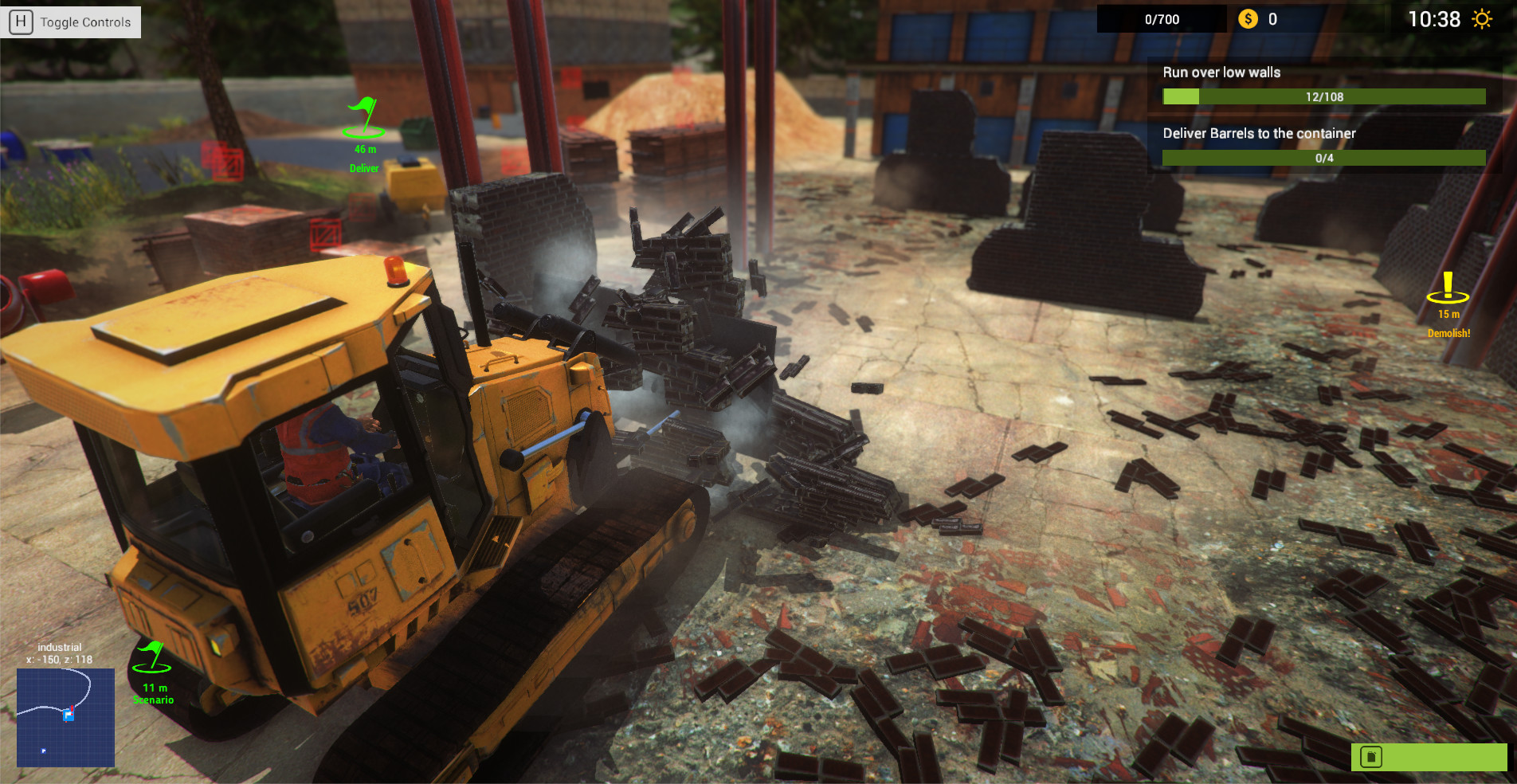1517x784 pixels.
Task: Click the Run over low walls header
Action: (x=1222, y=72)
